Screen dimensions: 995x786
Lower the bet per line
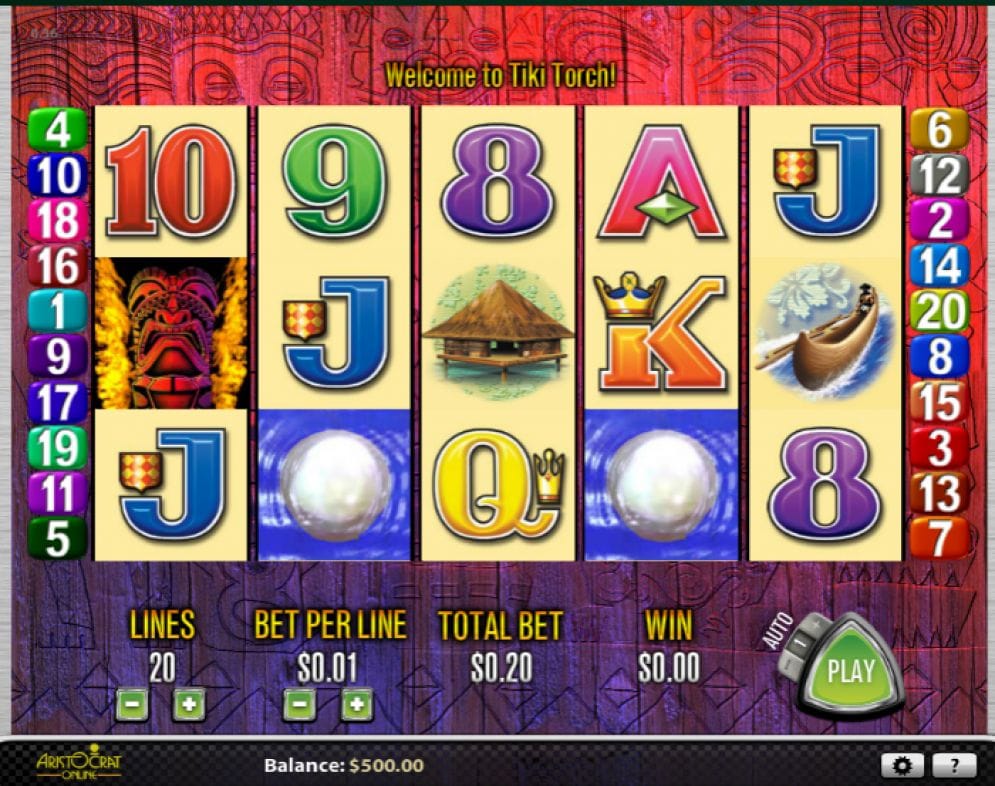(300, 705)
